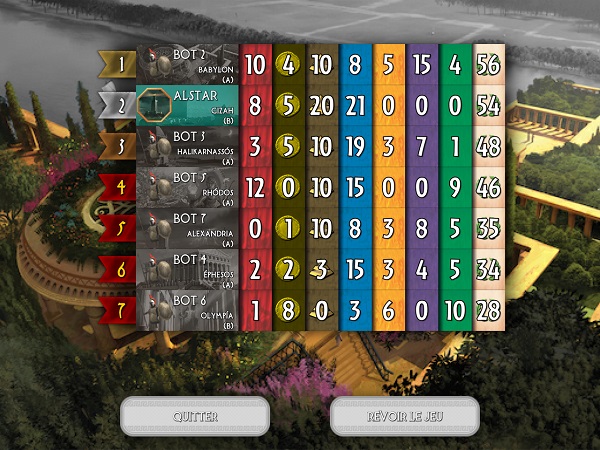Viewport: 600px width, 450px height.
Task: Click the Quitter button
Action: click(x=195, y=416)
